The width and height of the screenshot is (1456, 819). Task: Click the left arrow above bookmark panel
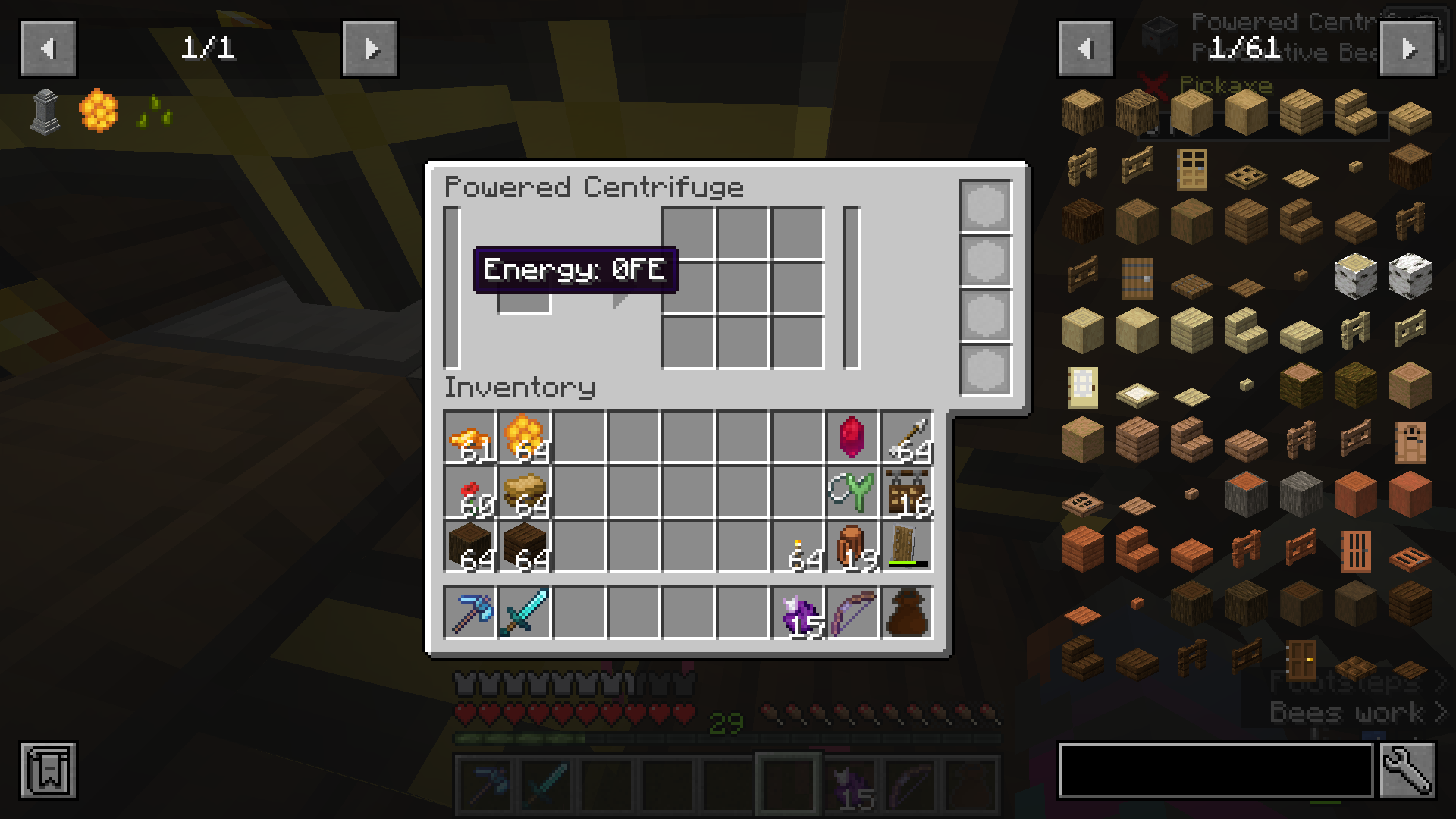pyautogui.click(x=48, y=47)
